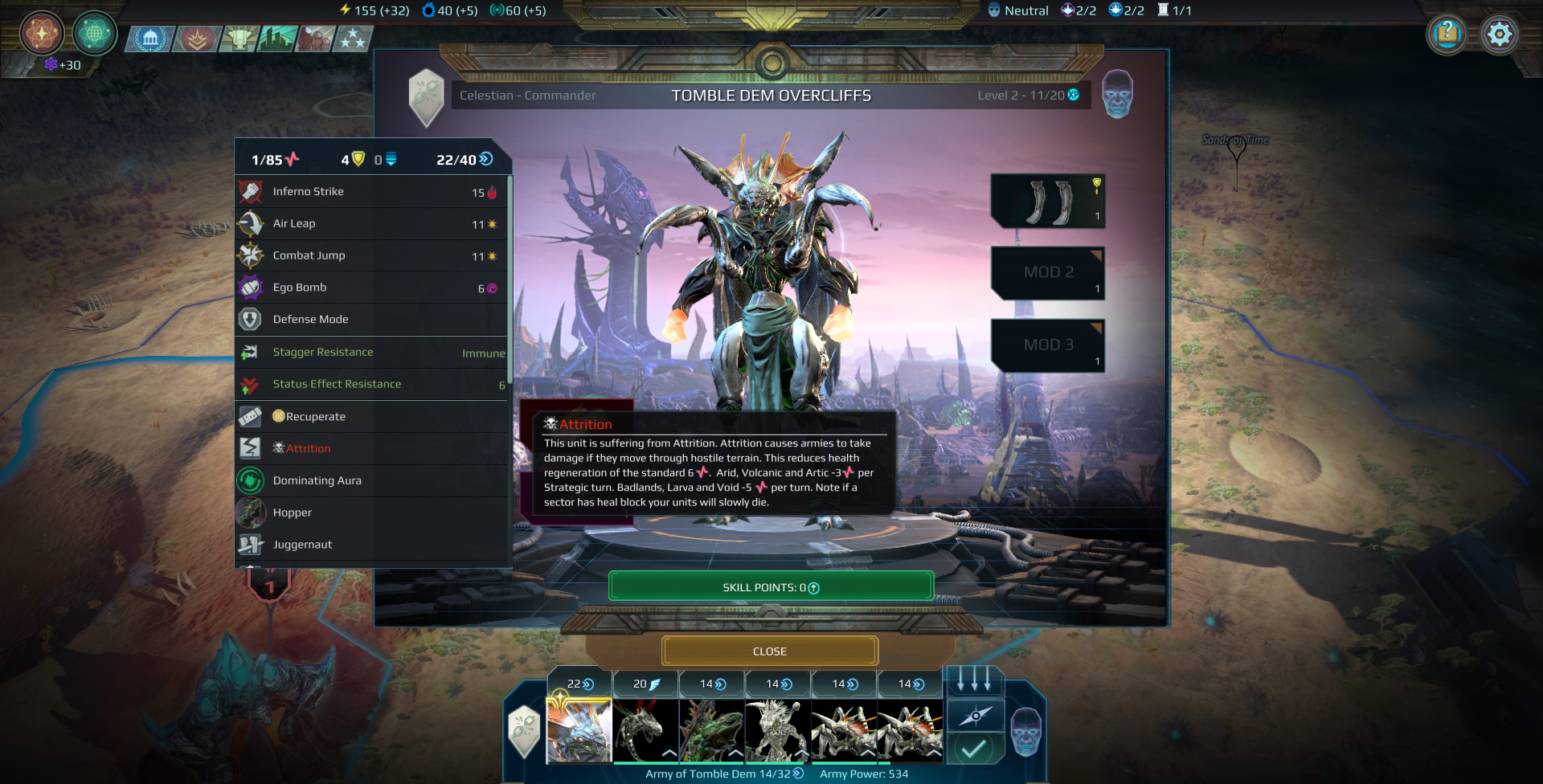Select the MOD 2 equipment slot
This screenshot has width=1543, height=784.
1047,273
